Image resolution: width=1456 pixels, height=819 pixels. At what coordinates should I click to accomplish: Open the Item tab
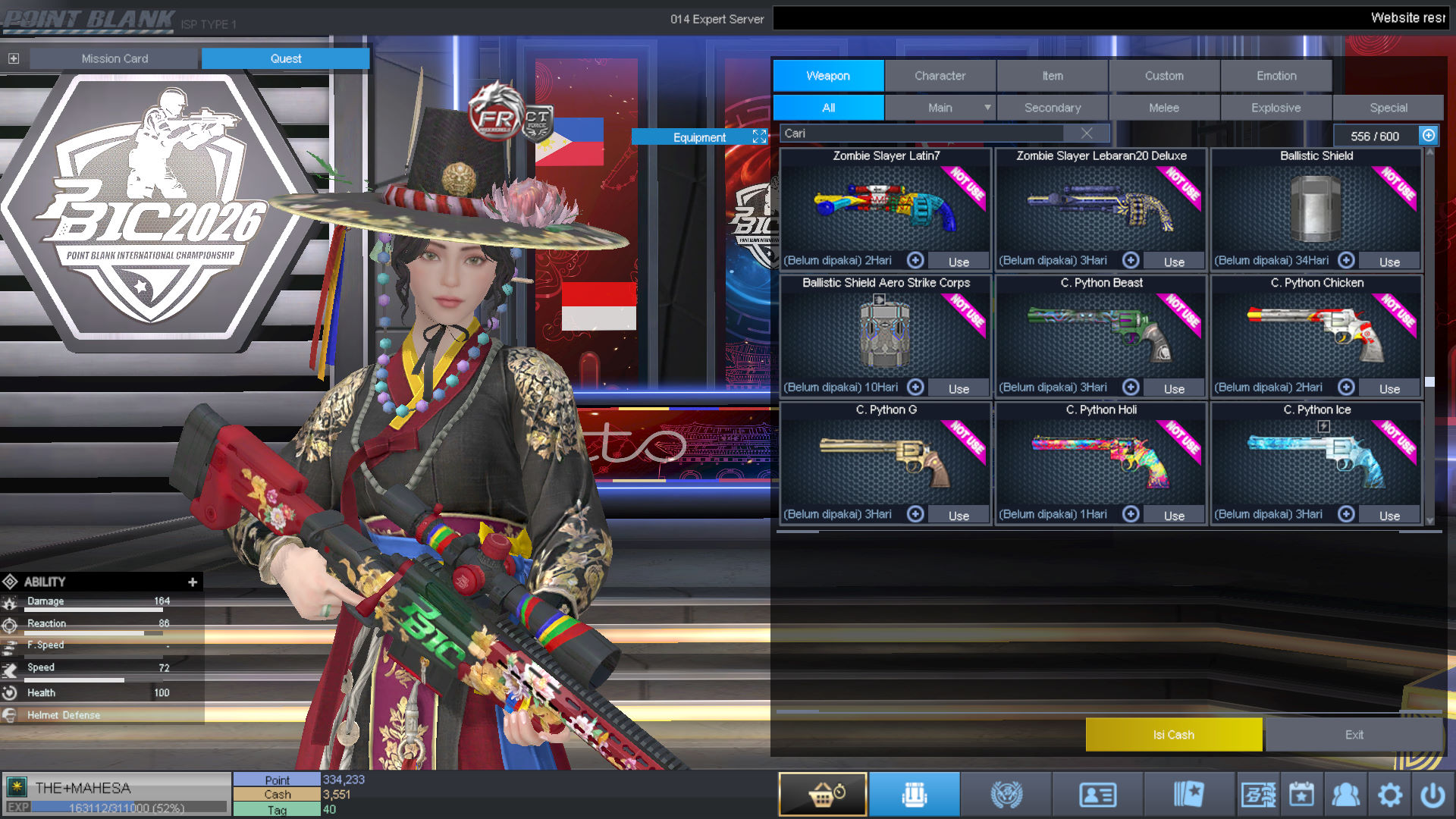point(1052,76)
